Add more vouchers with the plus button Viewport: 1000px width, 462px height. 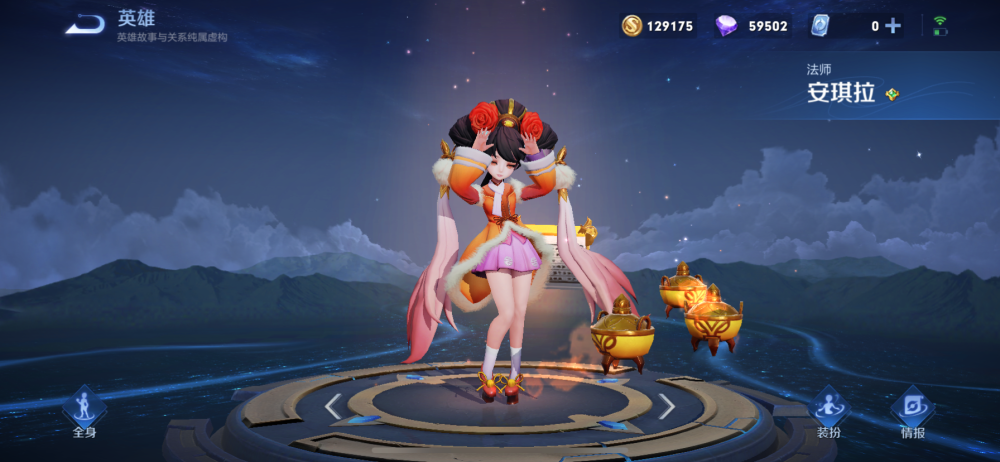[x=893, y=26]
